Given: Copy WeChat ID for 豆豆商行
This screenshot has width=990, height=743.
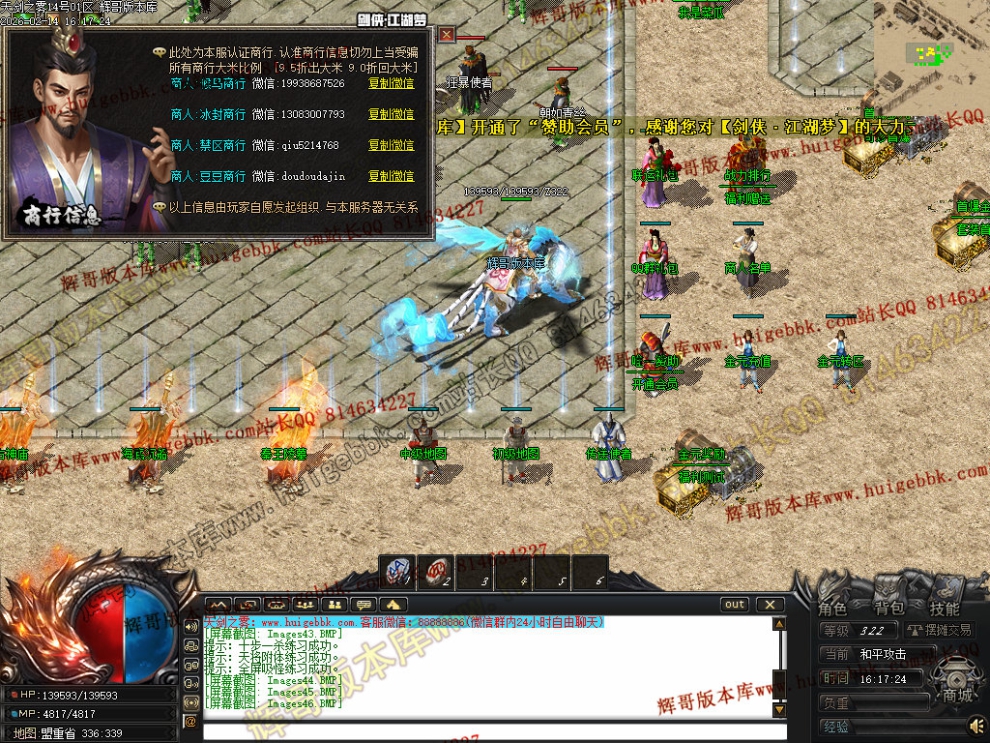Looking at the screenshot, I should pyautogui.click(x=390, y=177).
